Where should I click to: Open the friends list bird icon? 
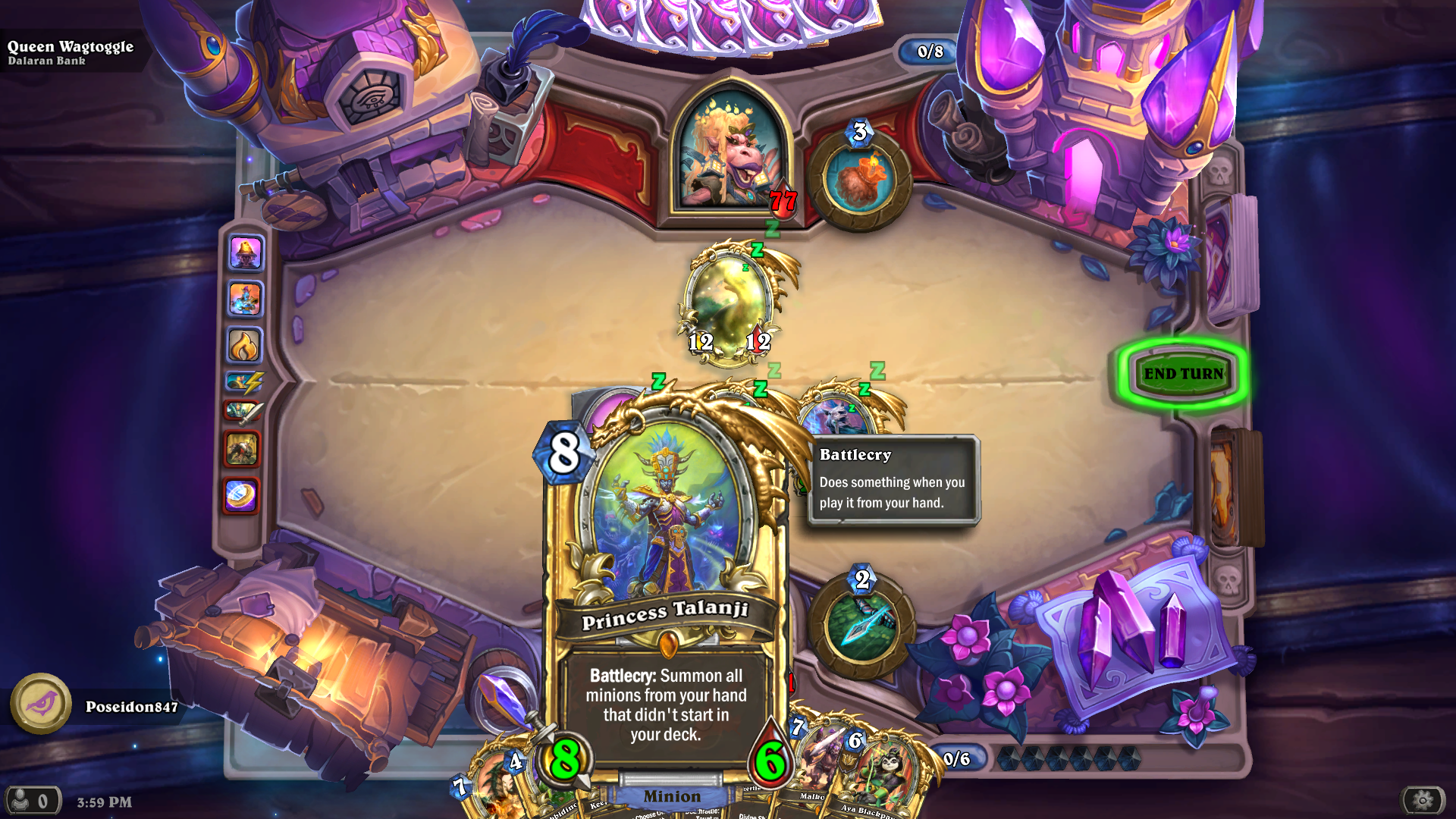click(x=42, y=704)
